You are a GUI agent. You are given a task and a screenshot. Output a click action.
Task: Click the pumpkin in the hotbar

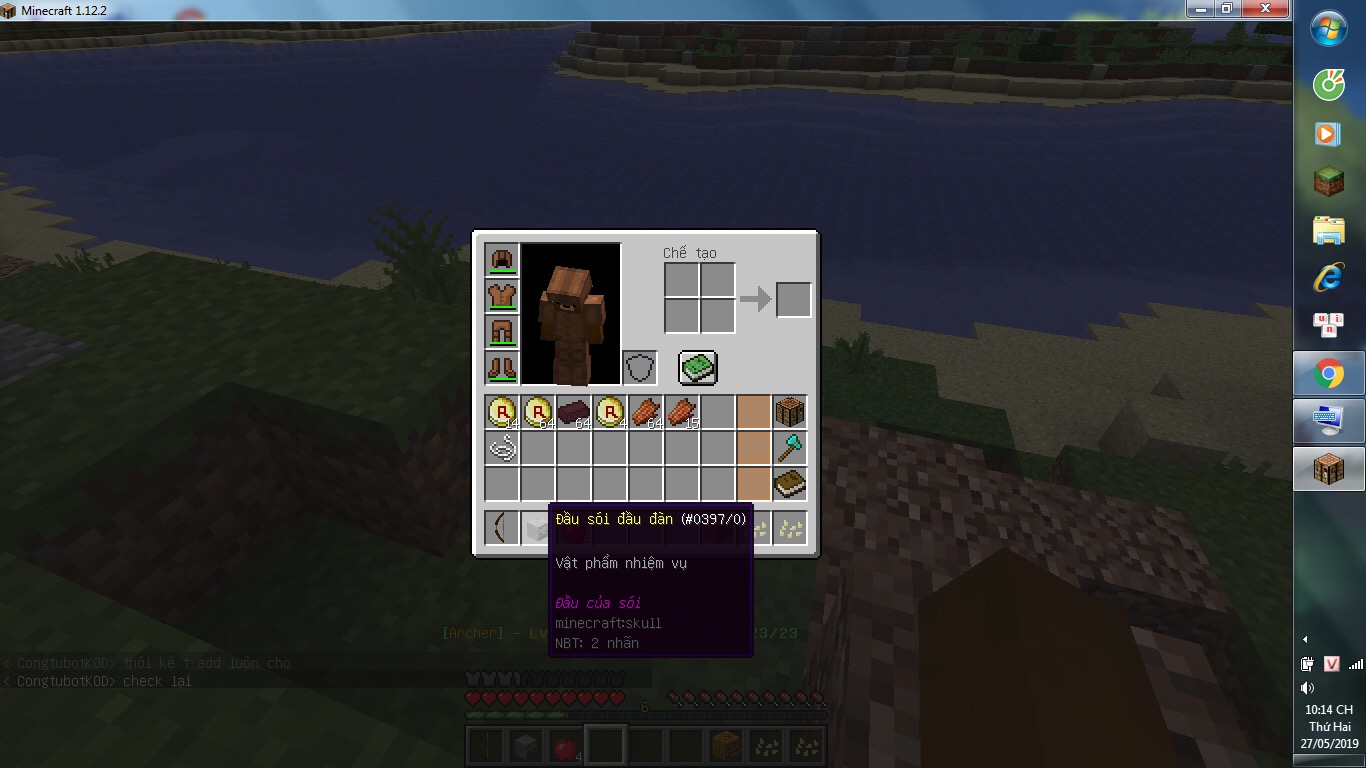(725, 744)
